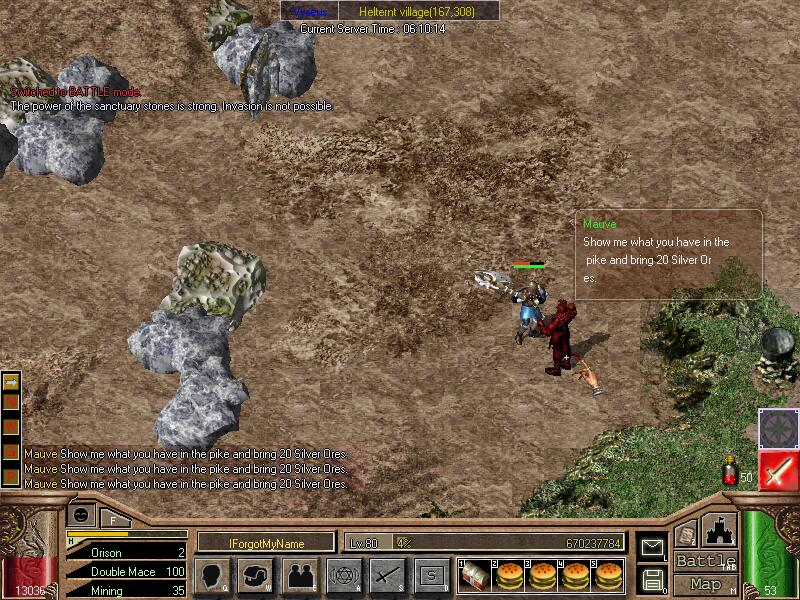Open the character head silhouette button

[212, 575]
